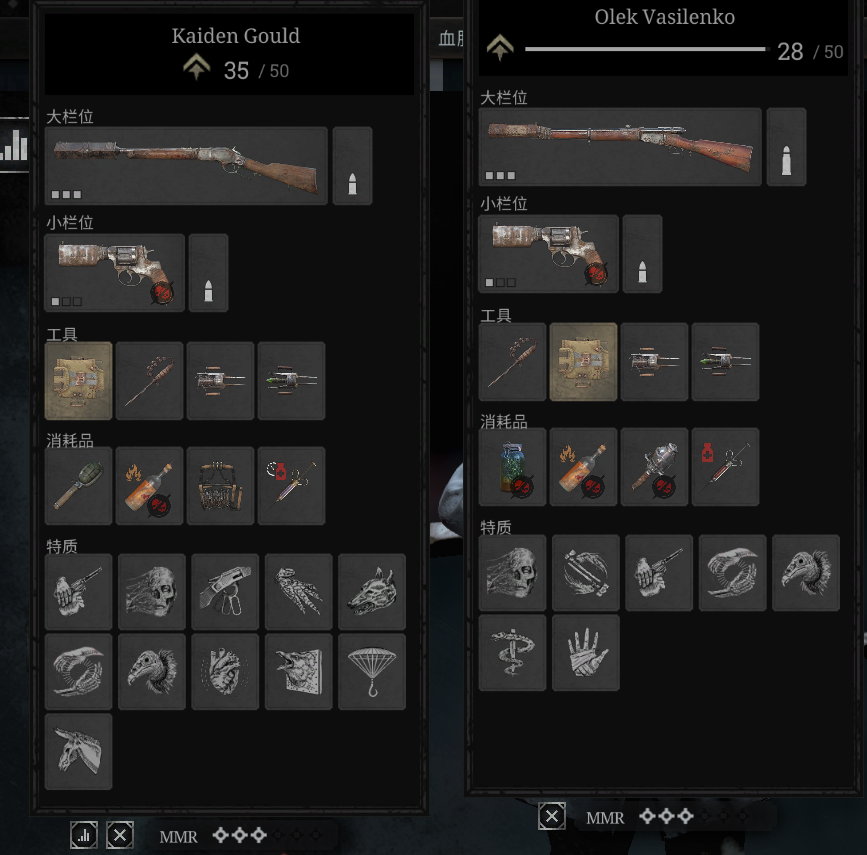Inspect the snake and staff trait
This screenshot has width=867, height=855.
(x=513, y=652)
